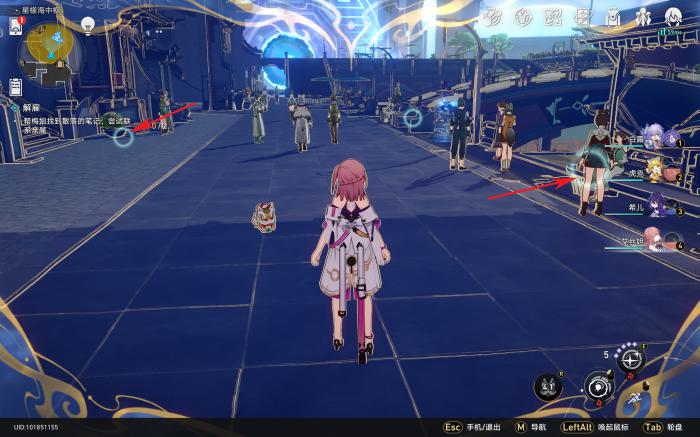Click the light bulb hint icon
The height and width of the screenshot is (437, 700).
[88, 23]
